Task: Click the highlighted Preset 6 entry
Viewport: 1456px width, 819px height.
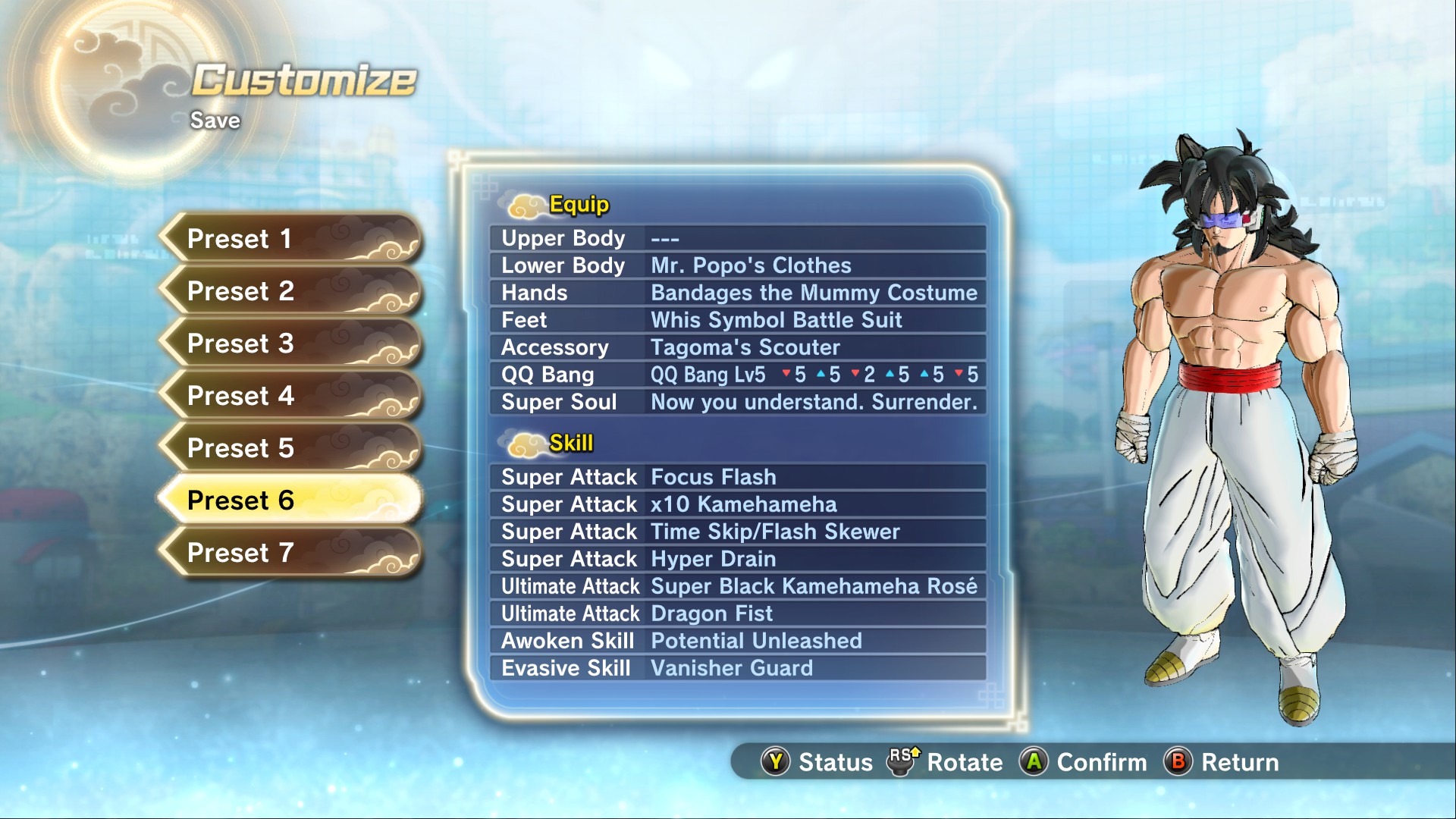Action: pyautogui.click(x=290, y=500)
